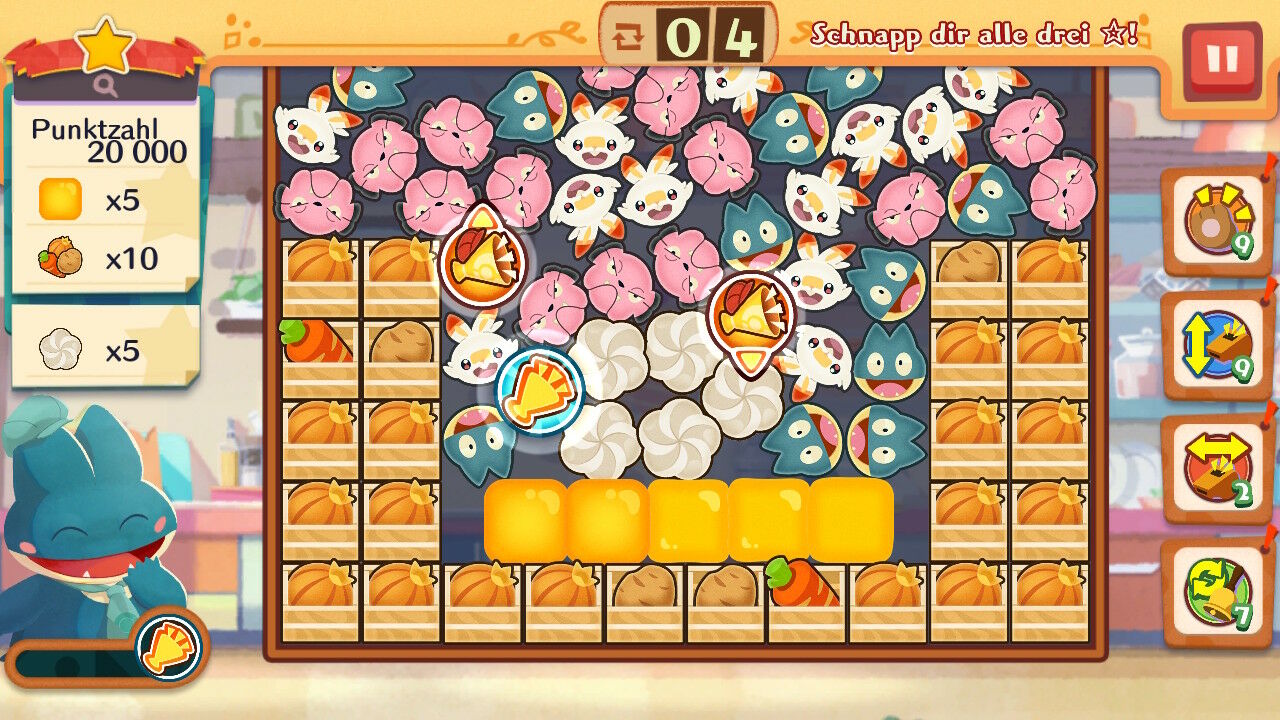
Task: Tap the blue megaphone skill piece on the board
Action: click(540, 392)
